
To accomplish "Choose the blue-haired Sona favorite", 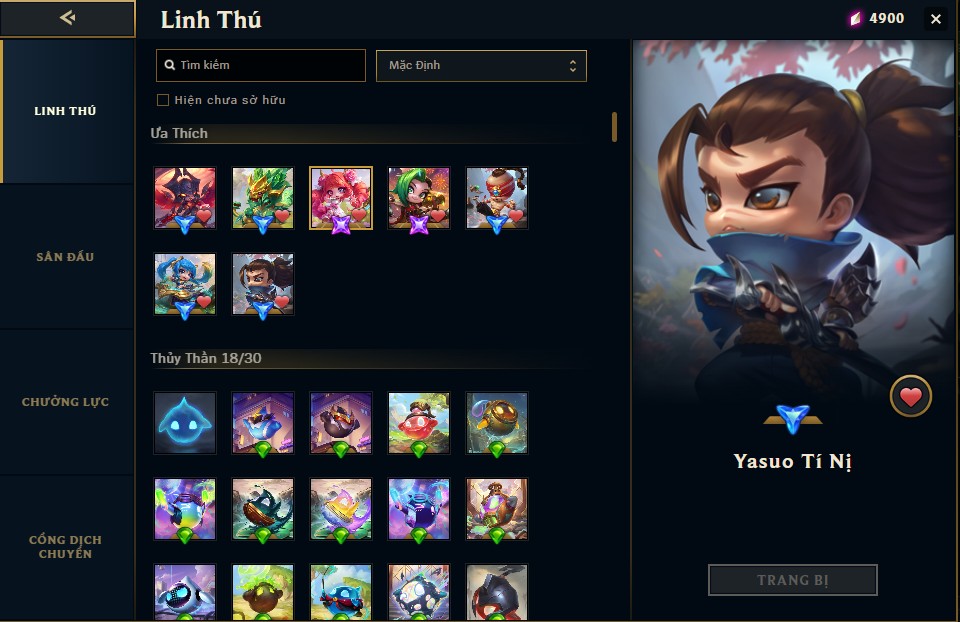I will point(185,284).
